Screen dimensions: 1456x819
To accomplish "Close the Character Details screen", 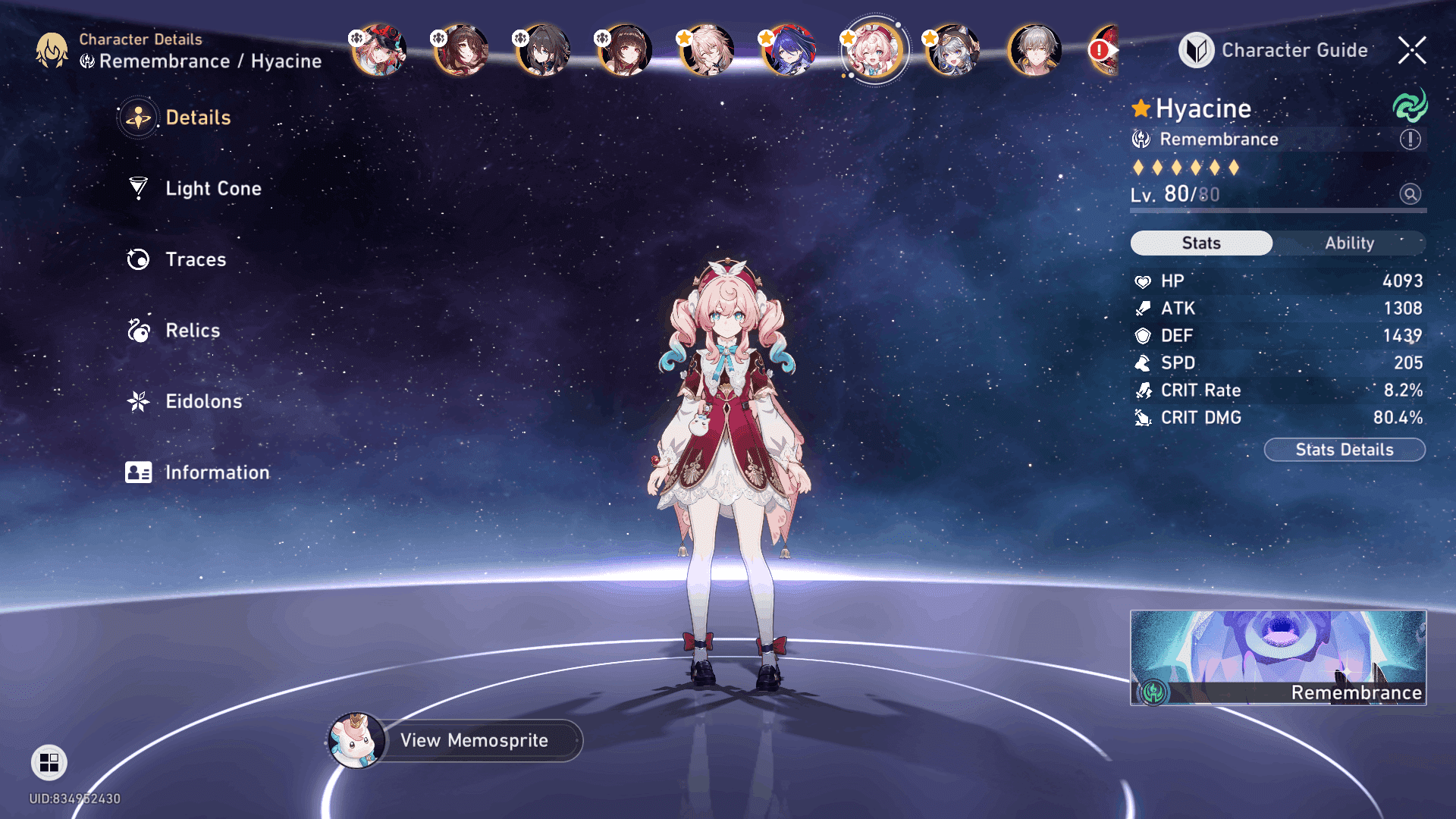I will pos(1412,50).
